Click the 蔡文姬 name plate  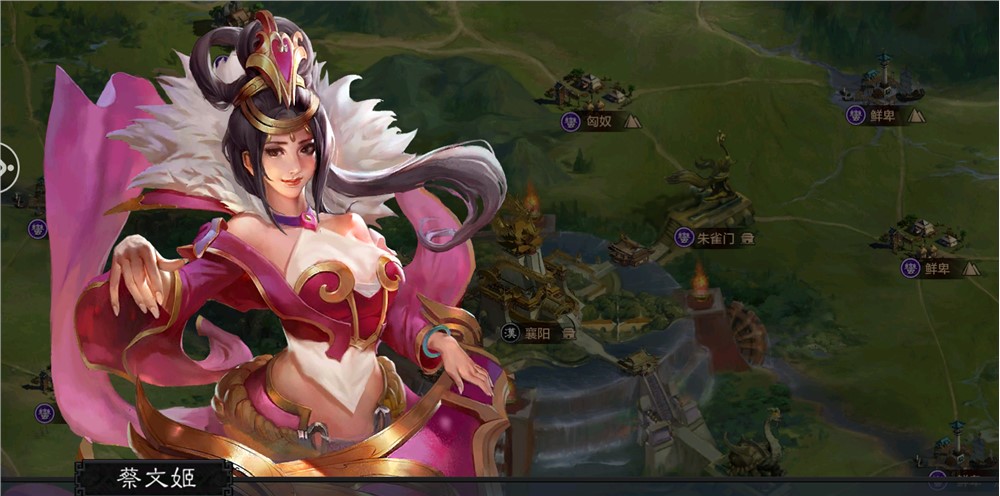pyautogui.click(x=154, y=478)
